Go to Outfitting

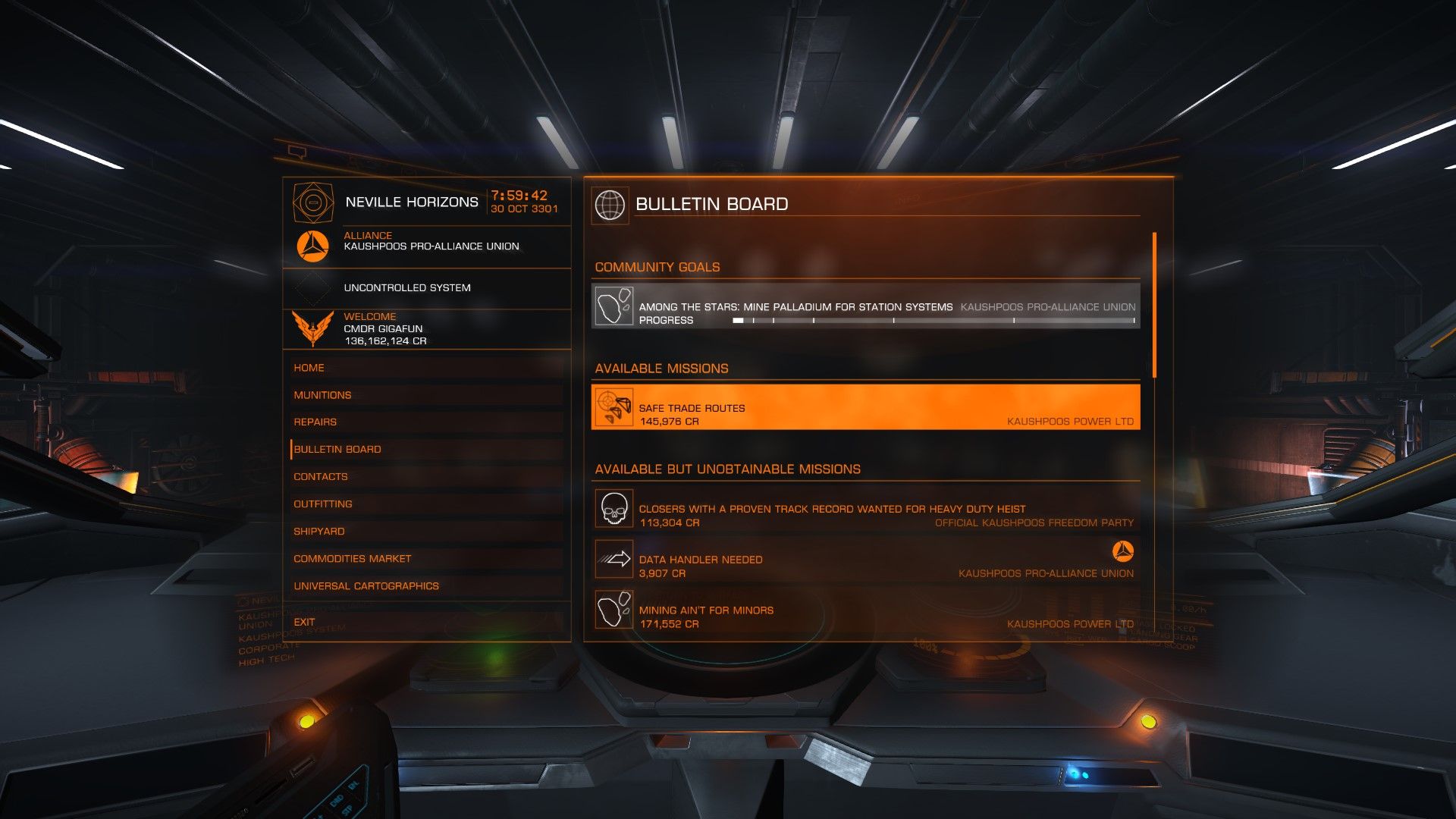(x=323, y=504)
